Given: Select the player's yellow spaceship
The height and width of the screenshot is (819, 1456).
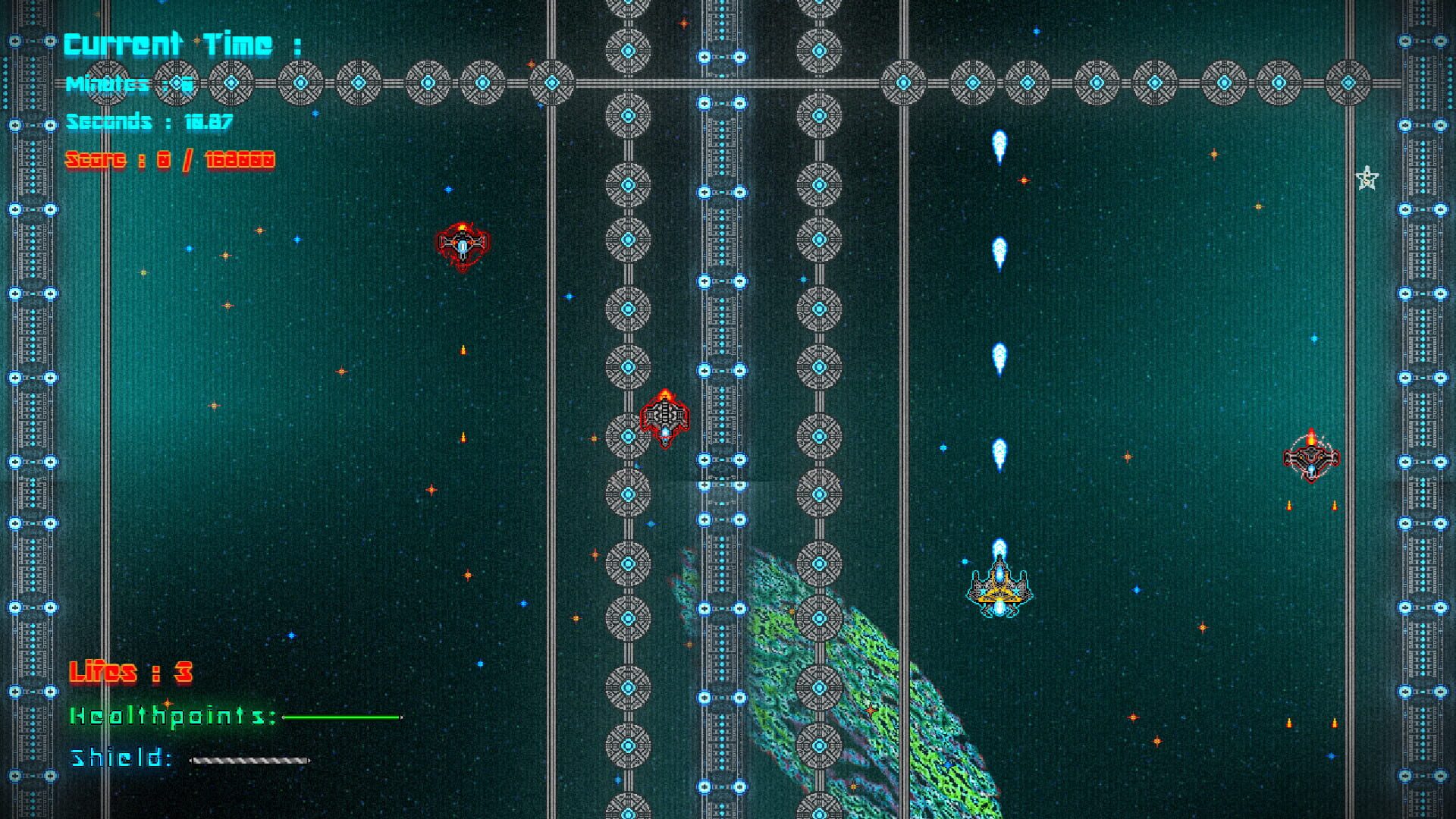Looking at the screenshot, I should tap(999, 591).
